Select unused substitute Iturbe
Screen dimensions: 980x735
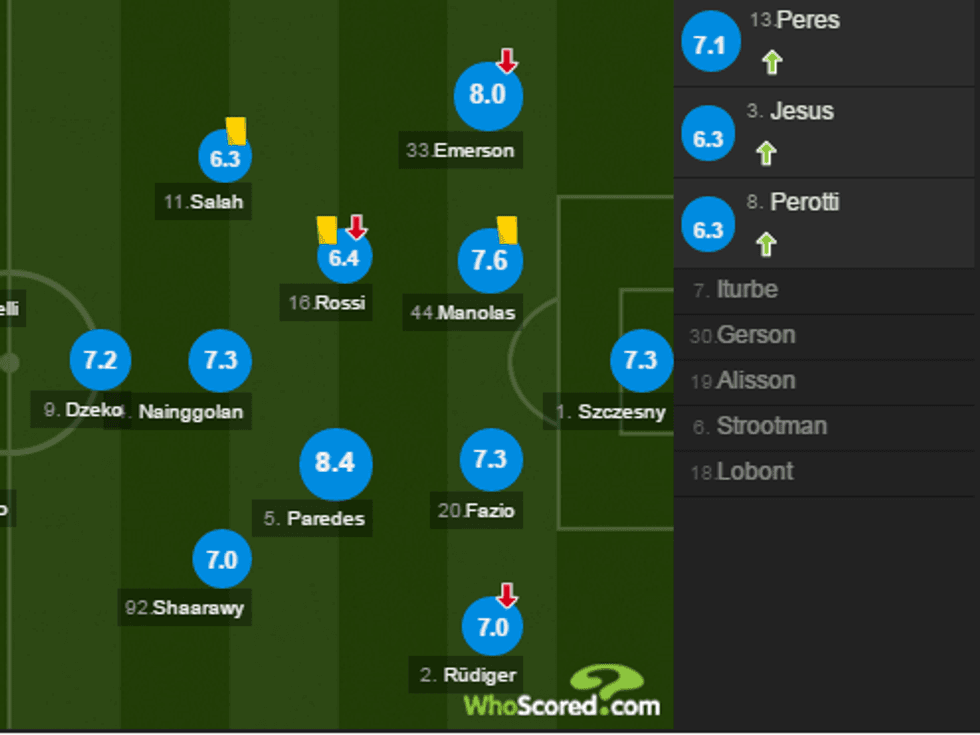(x=747, y=291)
